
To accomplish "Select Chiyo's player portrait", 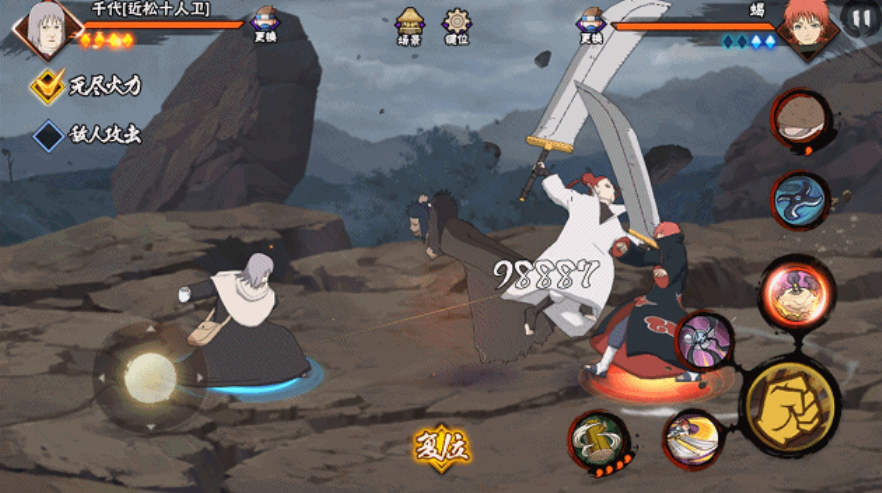I will click(x=45, y=26).
